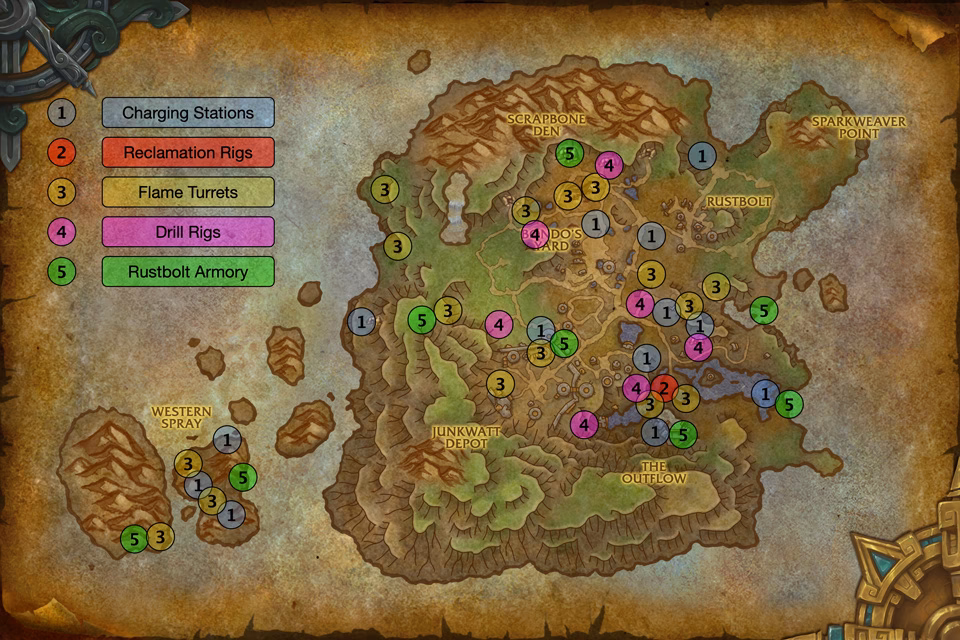Screen dimensions: 960x640
Task: Click the legend's yellow number 3 circle
Action: (62, 192)
